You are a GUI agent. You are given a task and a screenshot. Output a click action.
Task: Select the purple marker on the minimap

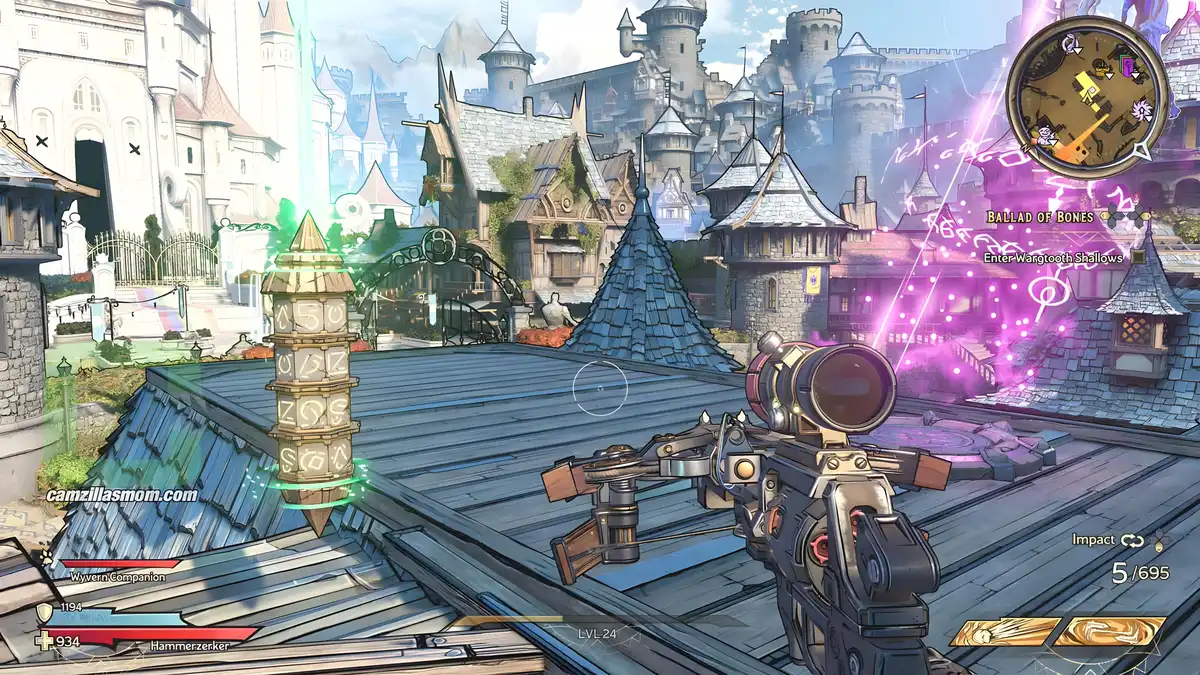pyautogui.click(x=1129, y=68)
